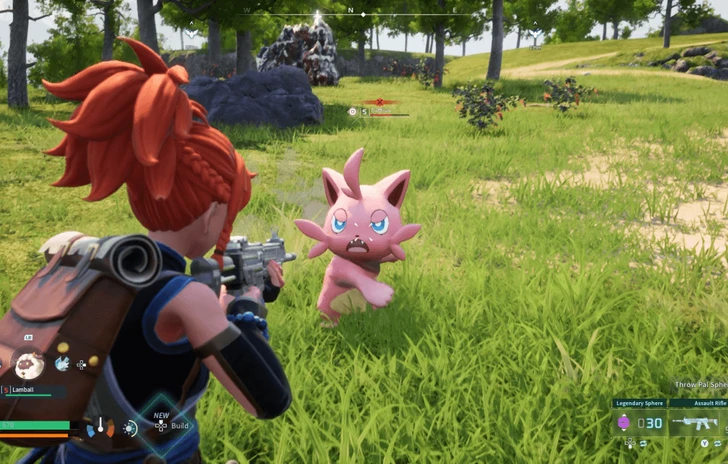The image size is (728, 464).
Task: Click the temperature gauge icon
Action: (x=101, y=428)
